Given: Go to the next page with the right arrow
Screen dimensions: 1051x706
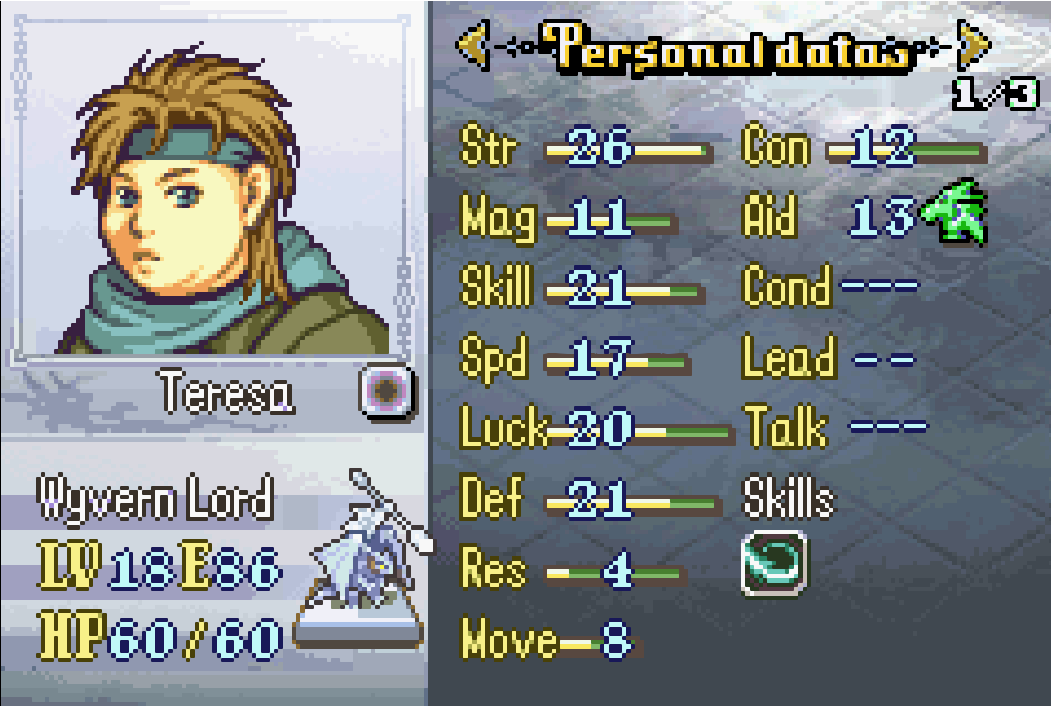Looking at the screenshot, I should (973, 46).
